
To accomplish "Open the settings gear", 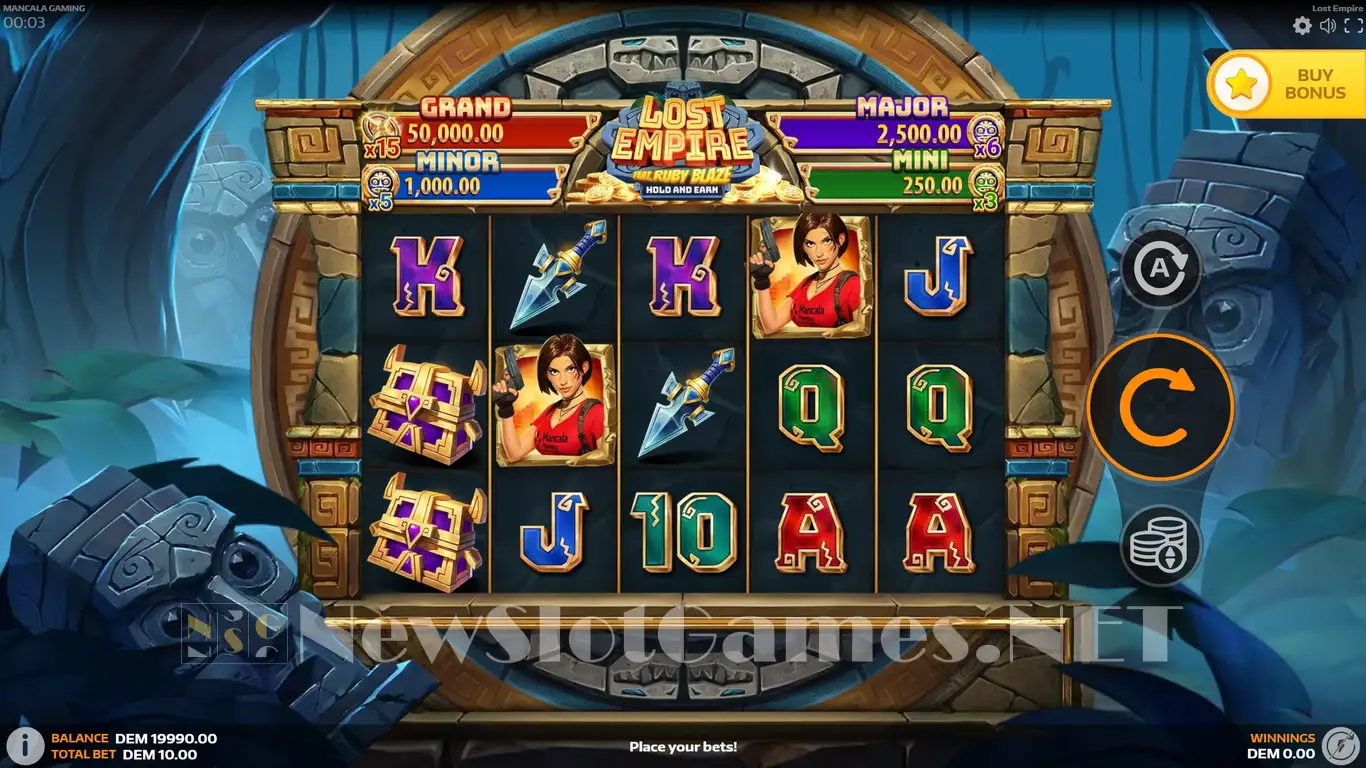I will click(1302, 26).
